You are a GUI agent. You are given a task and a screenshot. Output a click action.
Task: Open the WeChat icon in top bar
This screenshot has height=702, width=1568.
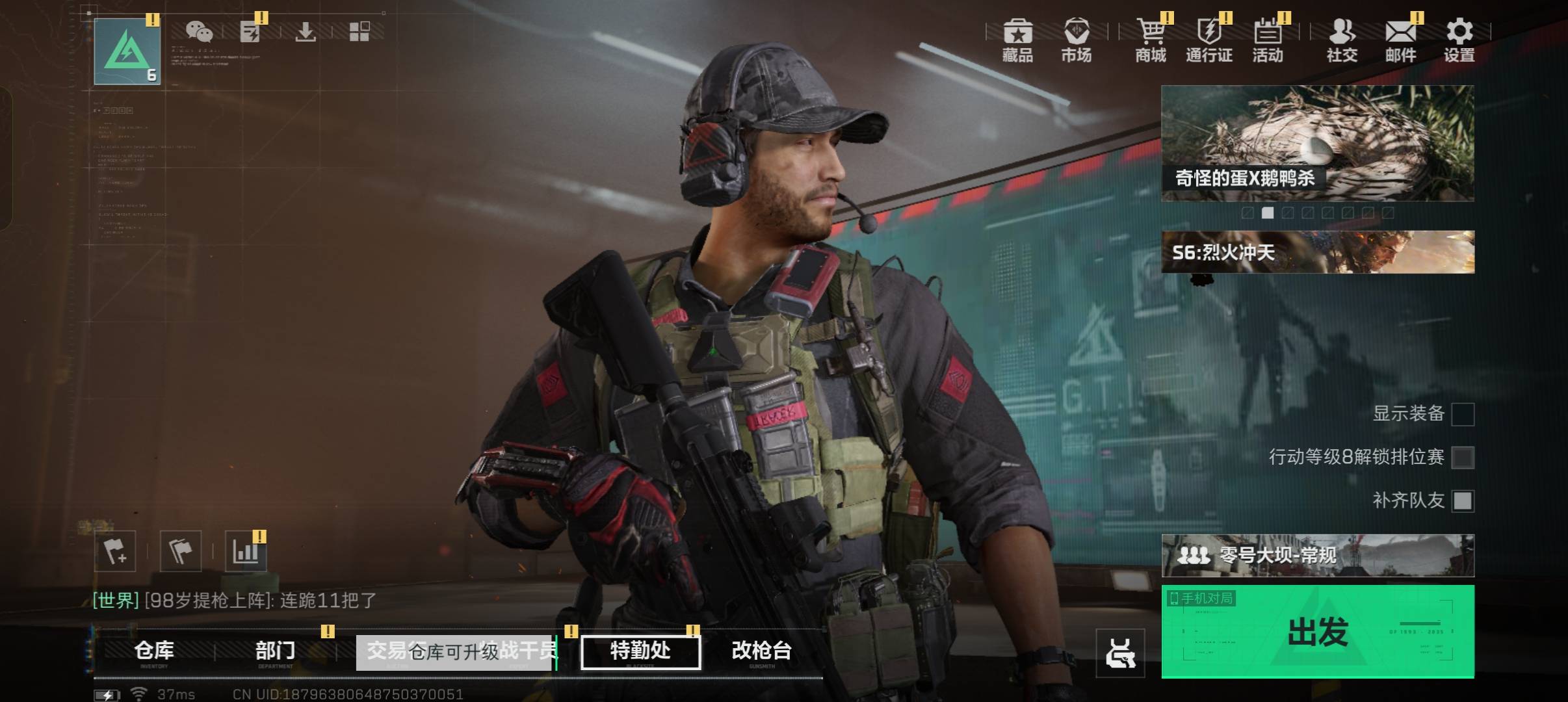(199, 31)
